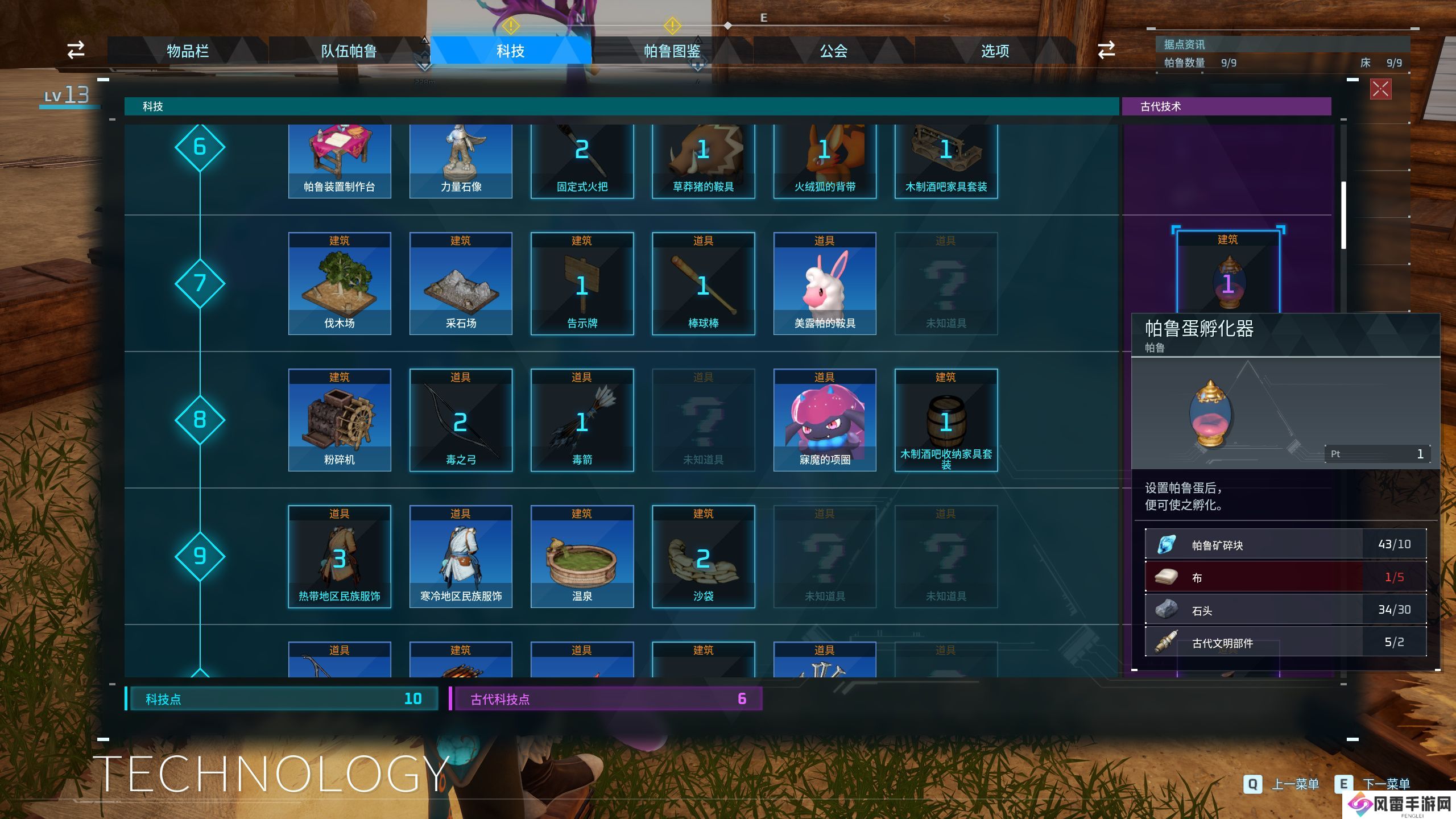Image resolution: width=1456 pixels, height=819 pixels.
Task: Unlock the 毒之弓 poison bow
Action: pos(461,420)
